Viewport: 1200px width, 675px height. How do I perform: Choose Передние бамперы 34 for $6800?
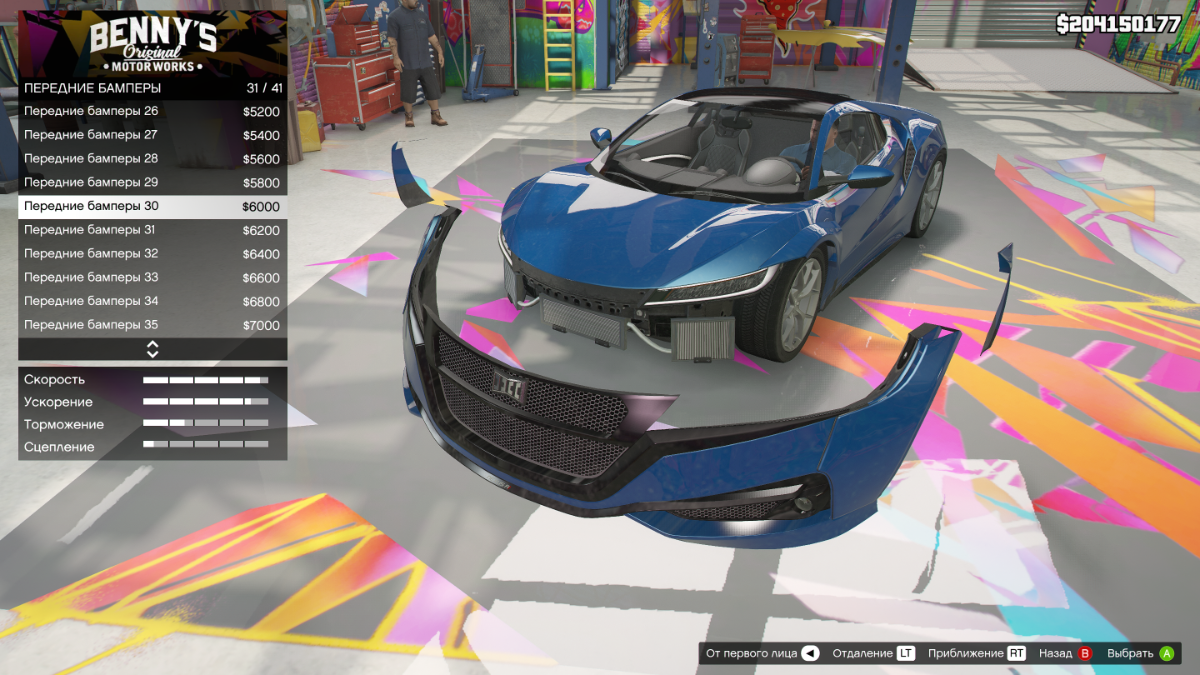coord(152,301)
